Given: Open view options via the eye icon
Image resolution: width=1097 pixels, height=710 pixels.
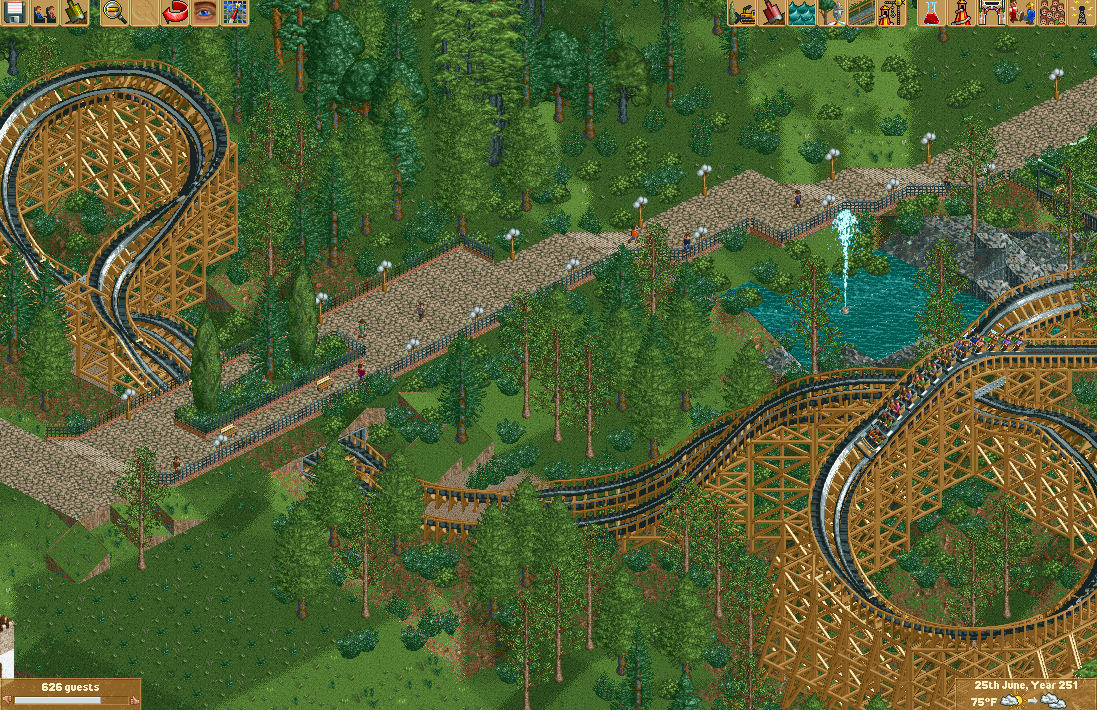Looking at the screenshot, I should (205, 13).
